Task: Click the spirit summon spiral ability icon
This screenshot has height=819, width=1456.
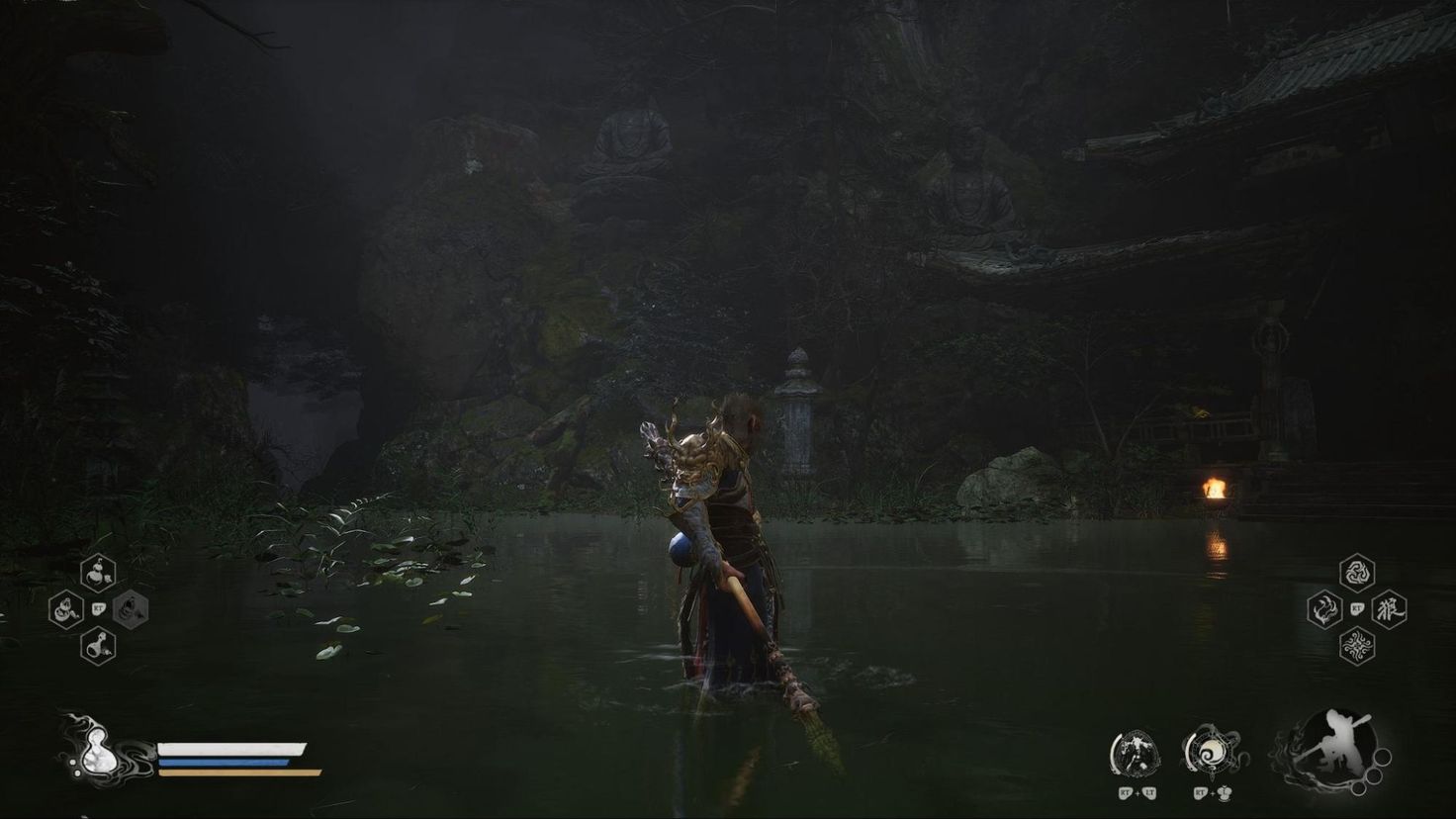Action: point(1213,754)
